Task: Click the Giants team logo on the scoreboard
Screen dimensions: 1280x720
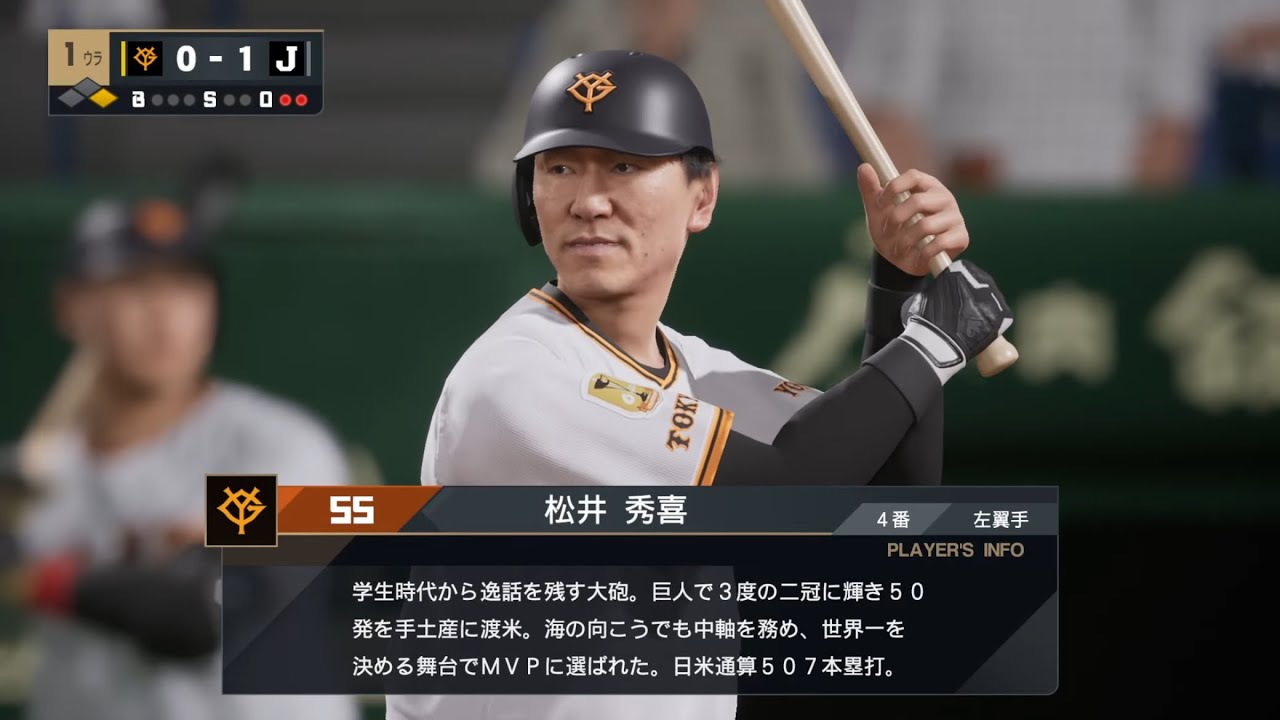Action: 146,57
